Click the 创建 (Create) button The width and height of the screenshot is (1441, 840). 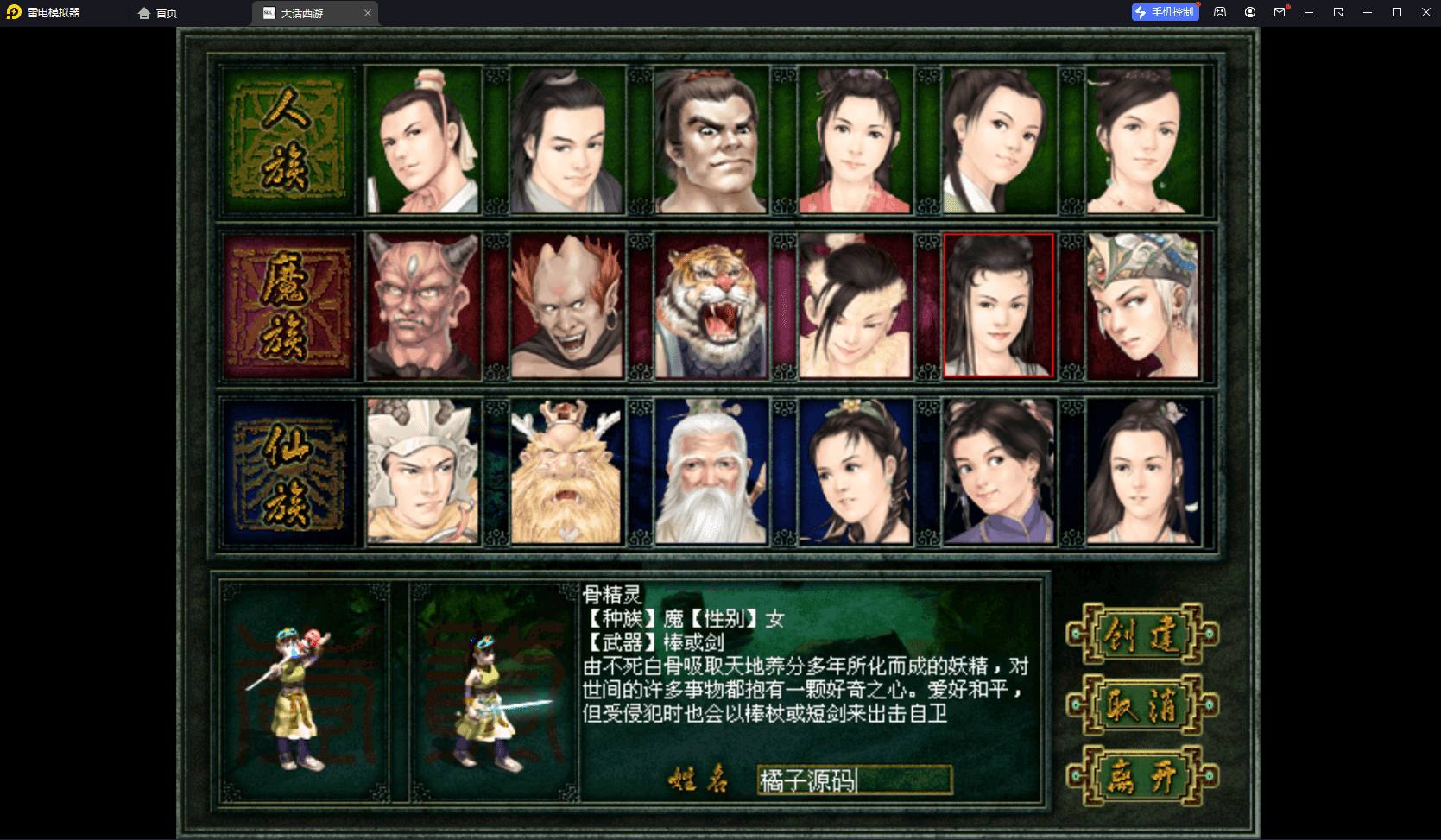[x=1141, y=635]
